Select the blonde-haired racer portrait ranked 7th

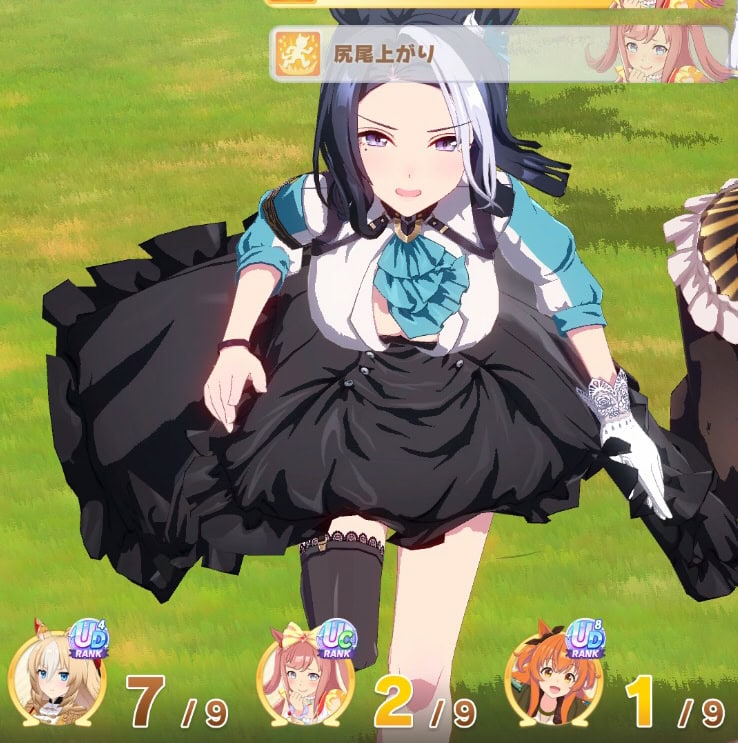point(56,682)
